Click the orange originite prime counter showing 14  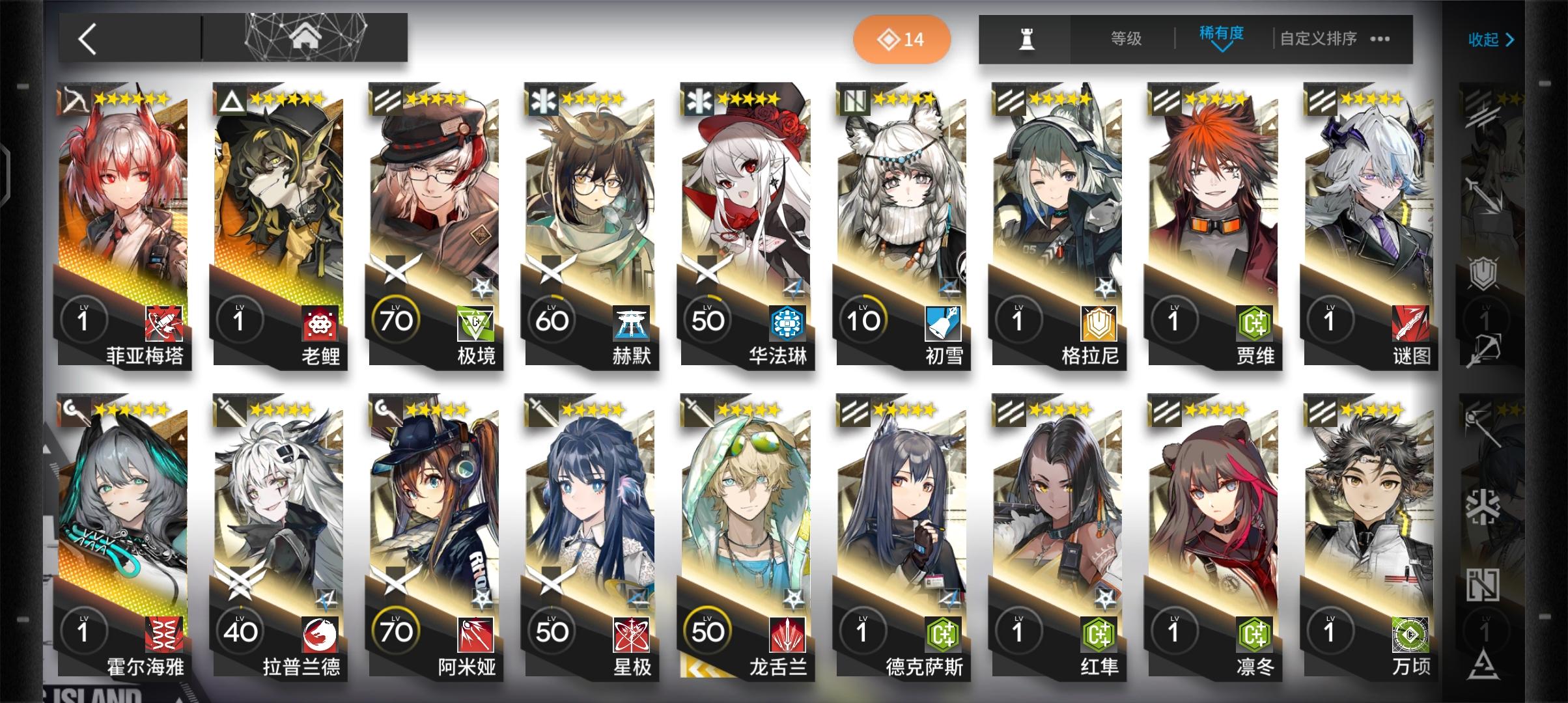click(x=903, y=39)
